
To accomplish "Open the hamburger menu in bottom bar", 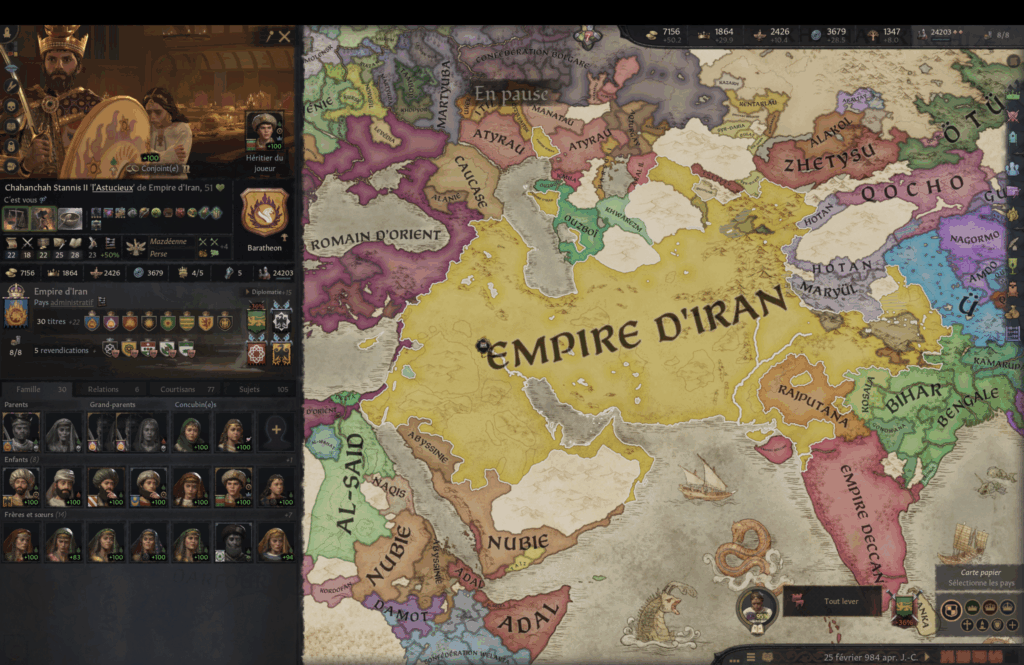I will click(751, 657).
